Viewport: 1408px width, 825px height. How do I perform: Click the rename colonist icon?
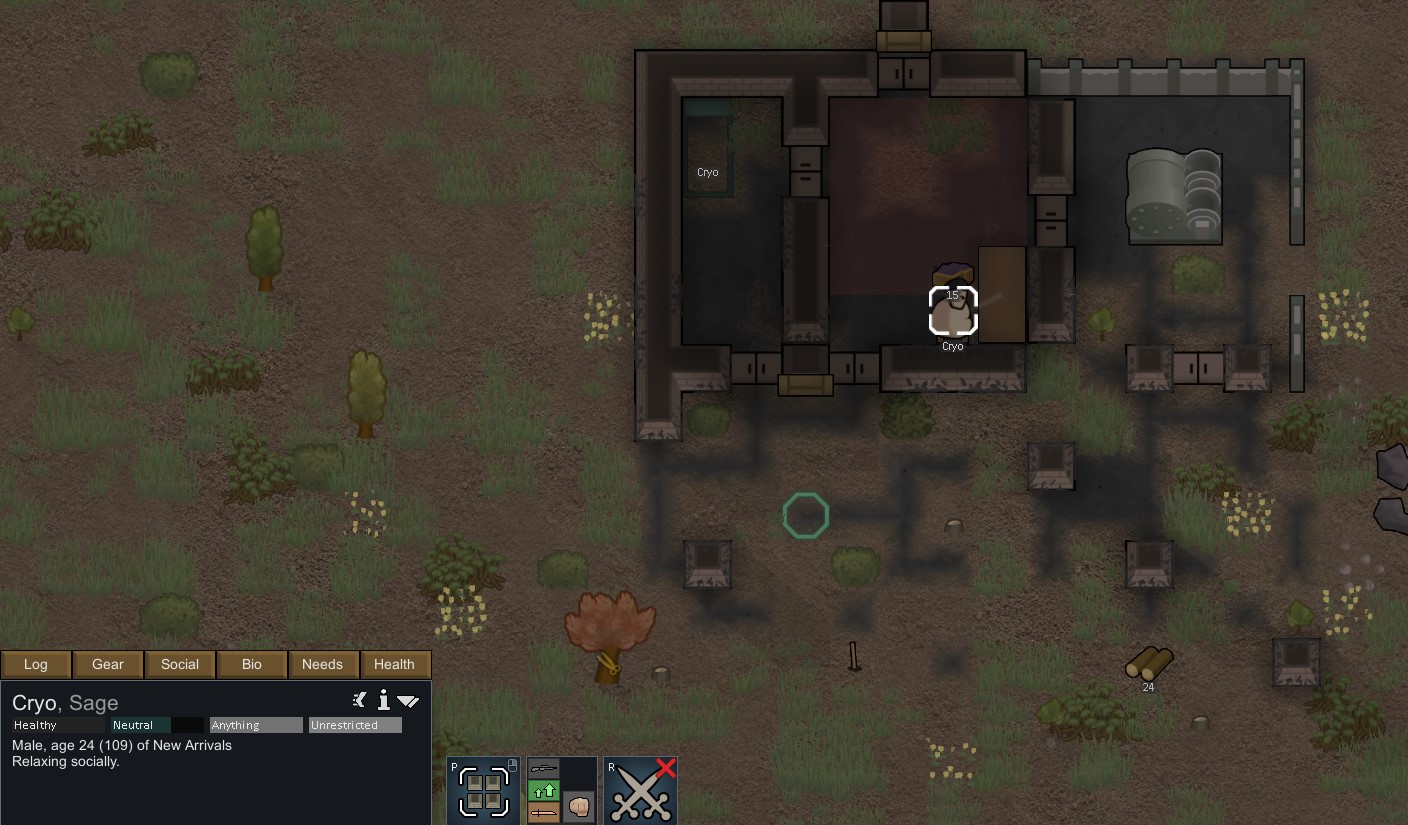(x=360, y=701)
